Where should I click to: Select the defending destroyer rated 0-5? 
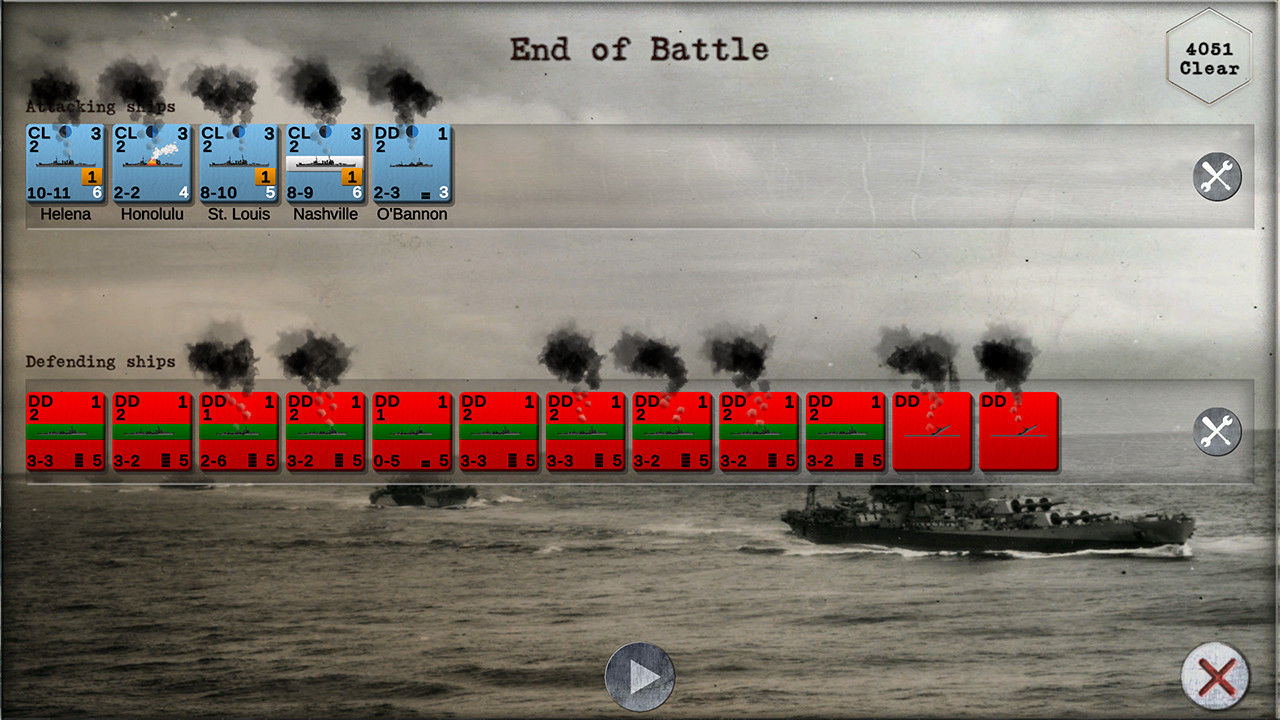click(412, 431)
